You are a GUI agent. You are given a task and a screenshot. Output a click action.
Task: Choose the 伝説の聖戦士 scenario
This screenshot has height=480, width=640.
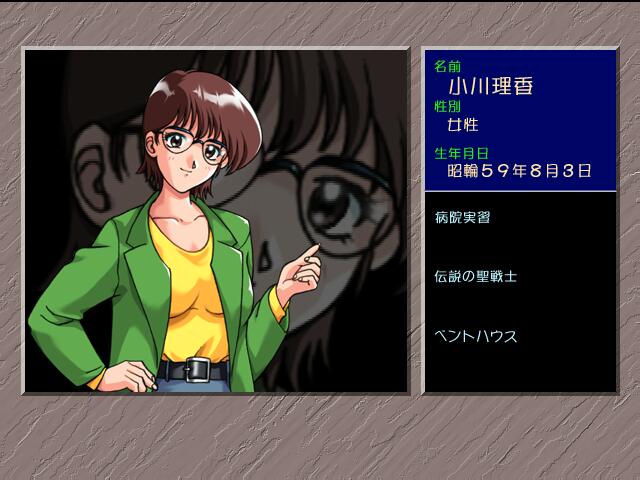(x=476, y=276)
